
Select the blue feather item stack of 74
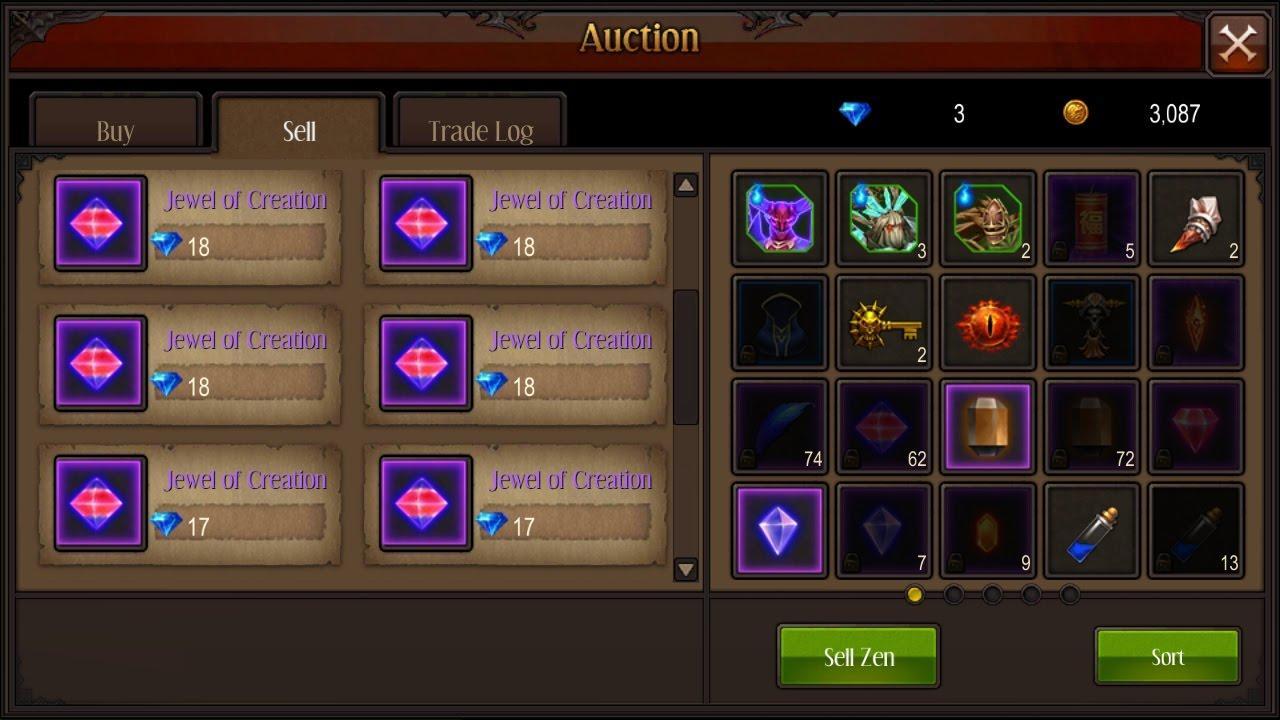(778, 426)
